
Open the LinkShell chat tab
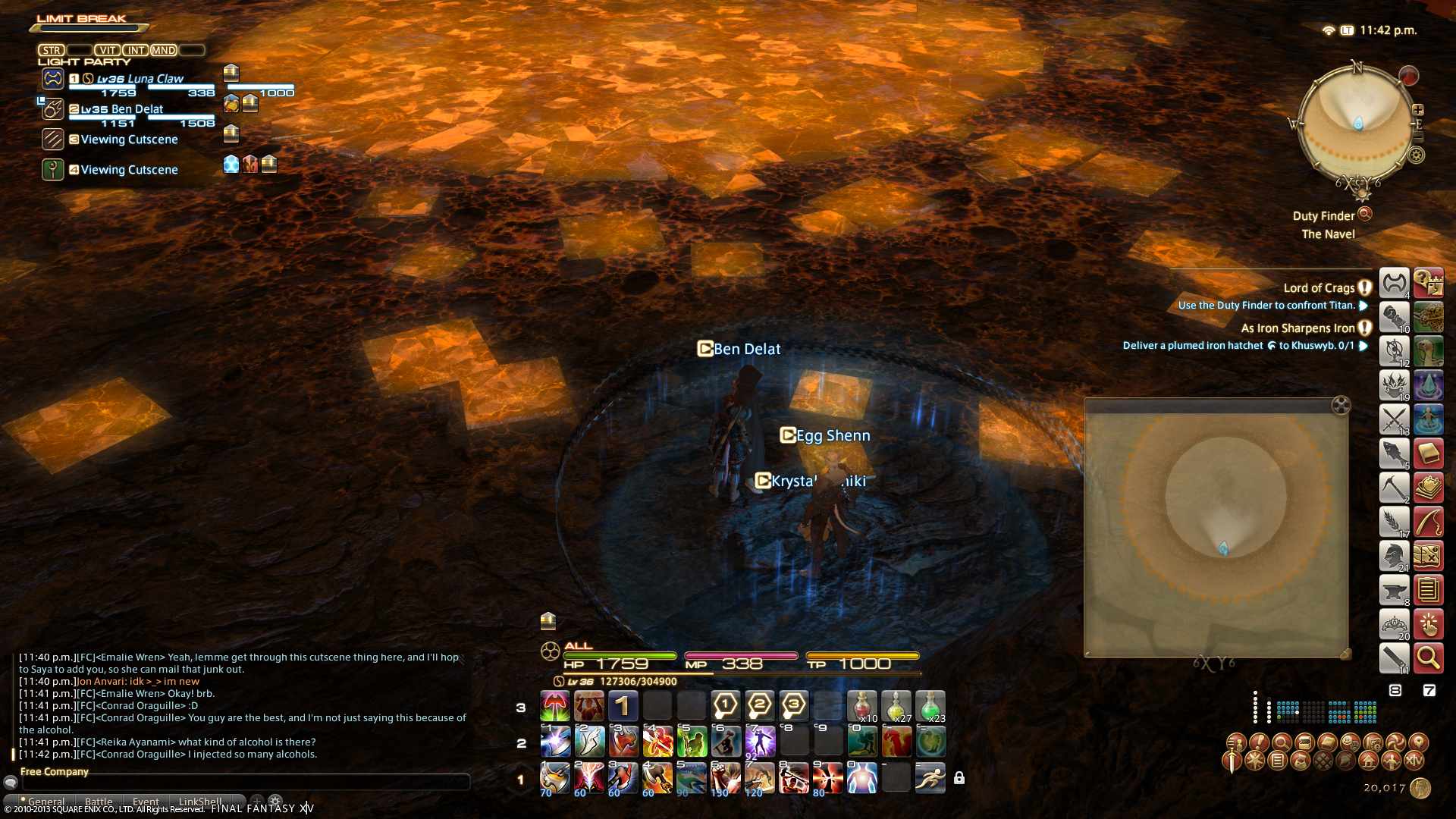[200, 802]
